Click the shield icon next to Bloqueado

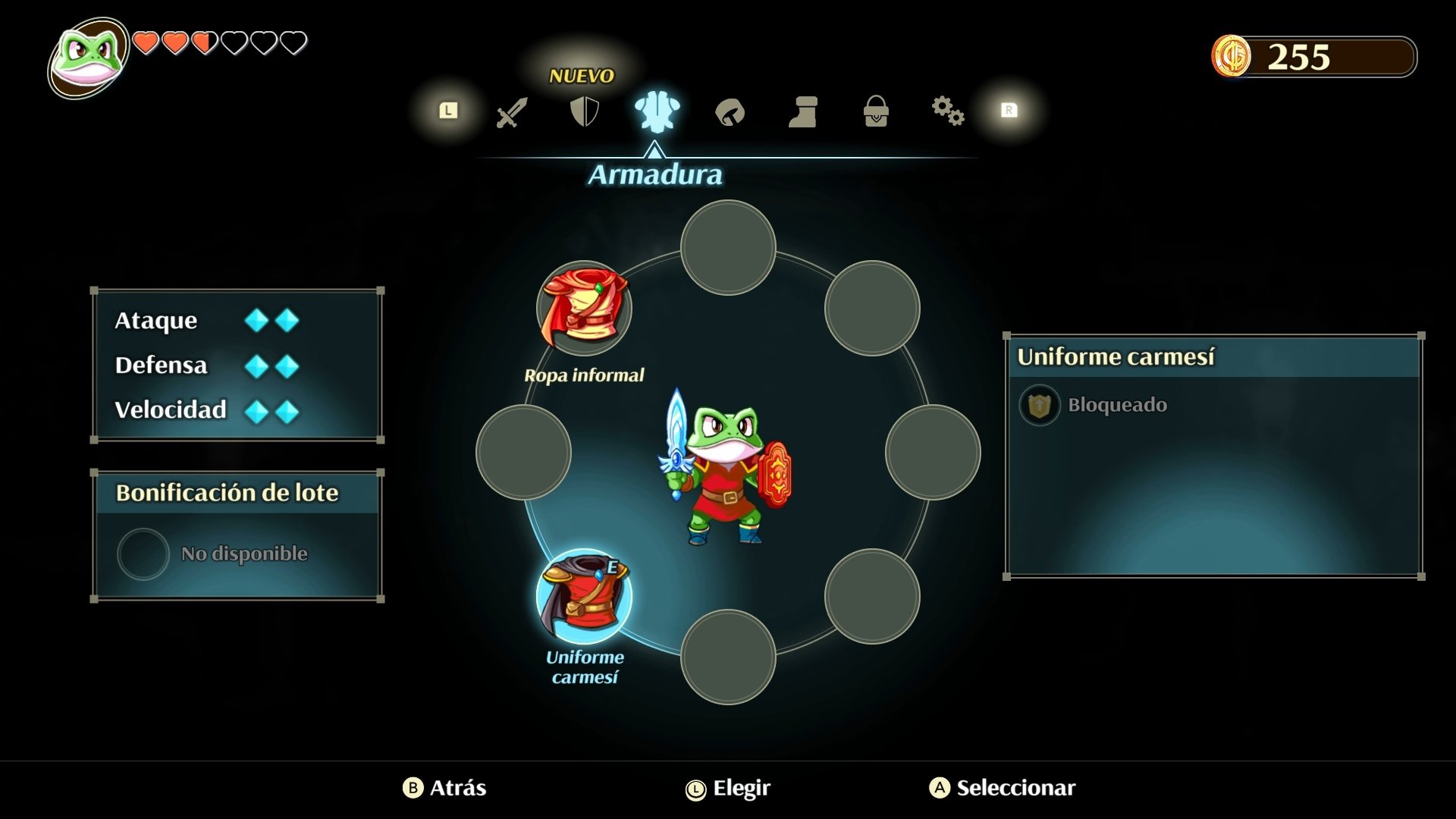pyautogui.click(x=1040, y=405)
